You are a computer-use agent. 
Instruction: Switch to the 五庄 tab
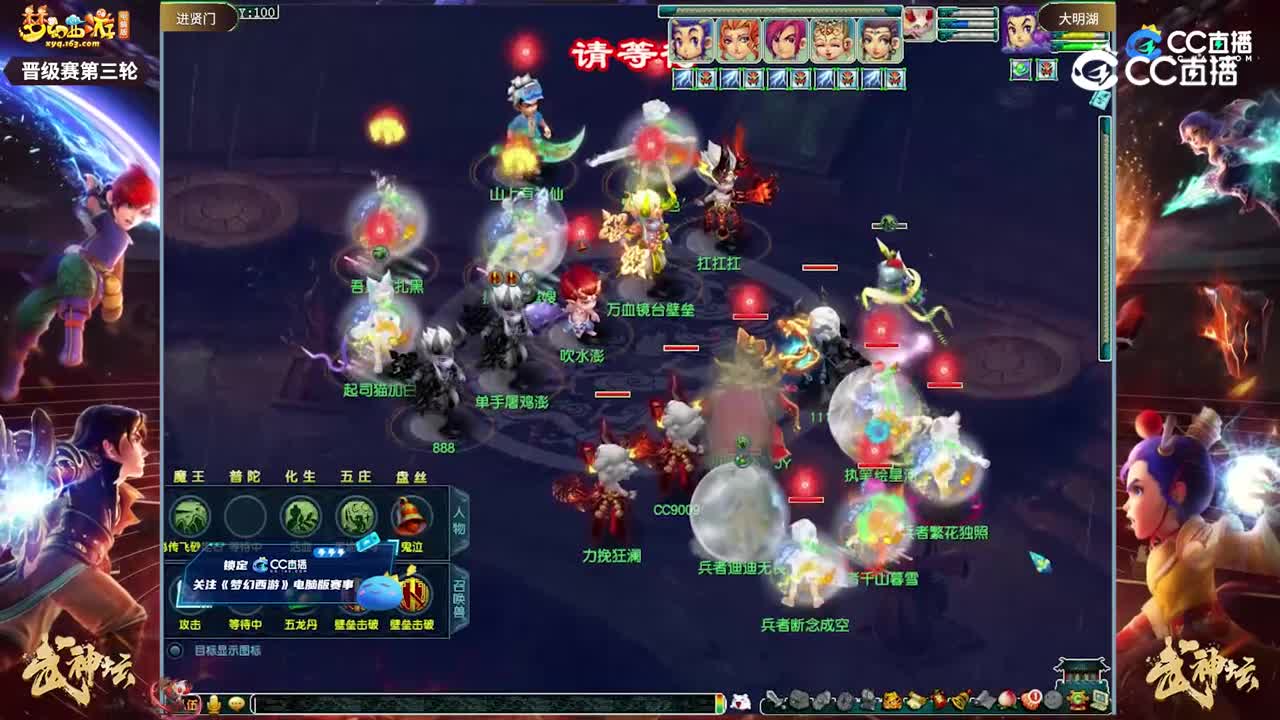point(353,475)
